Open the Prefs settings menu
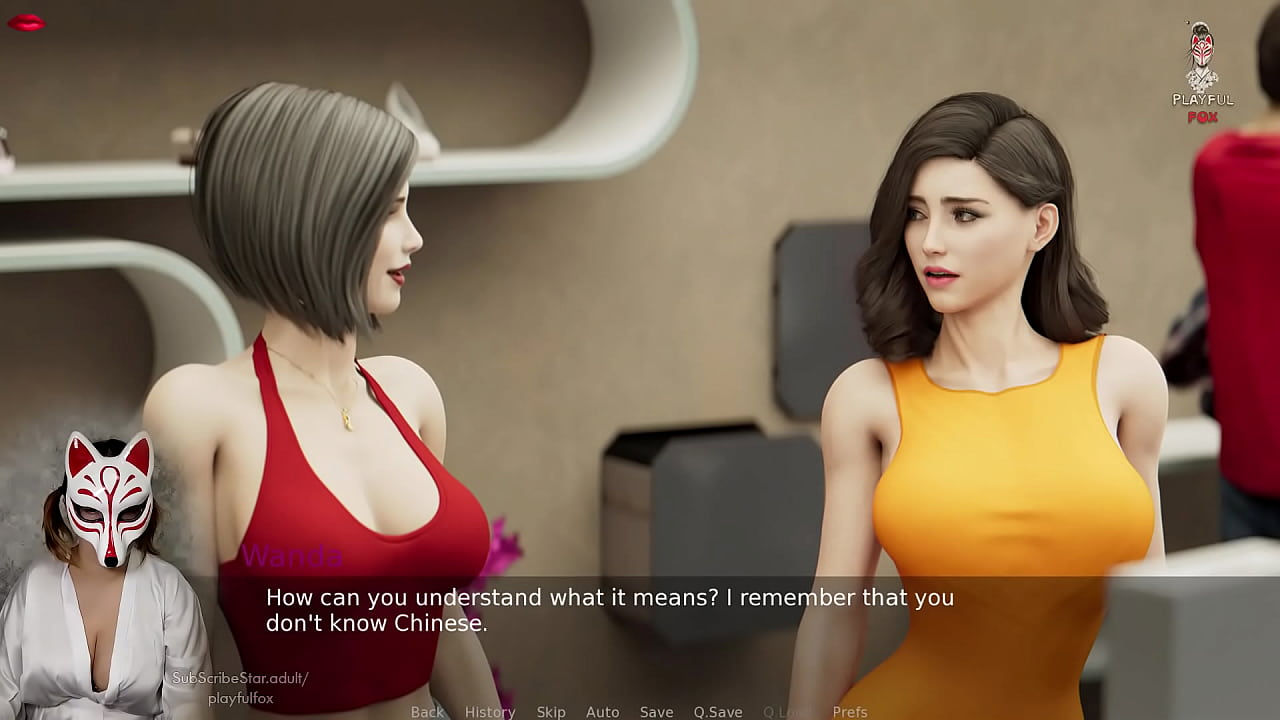Screen dimensions: 1280x720 tap(850, 712)
